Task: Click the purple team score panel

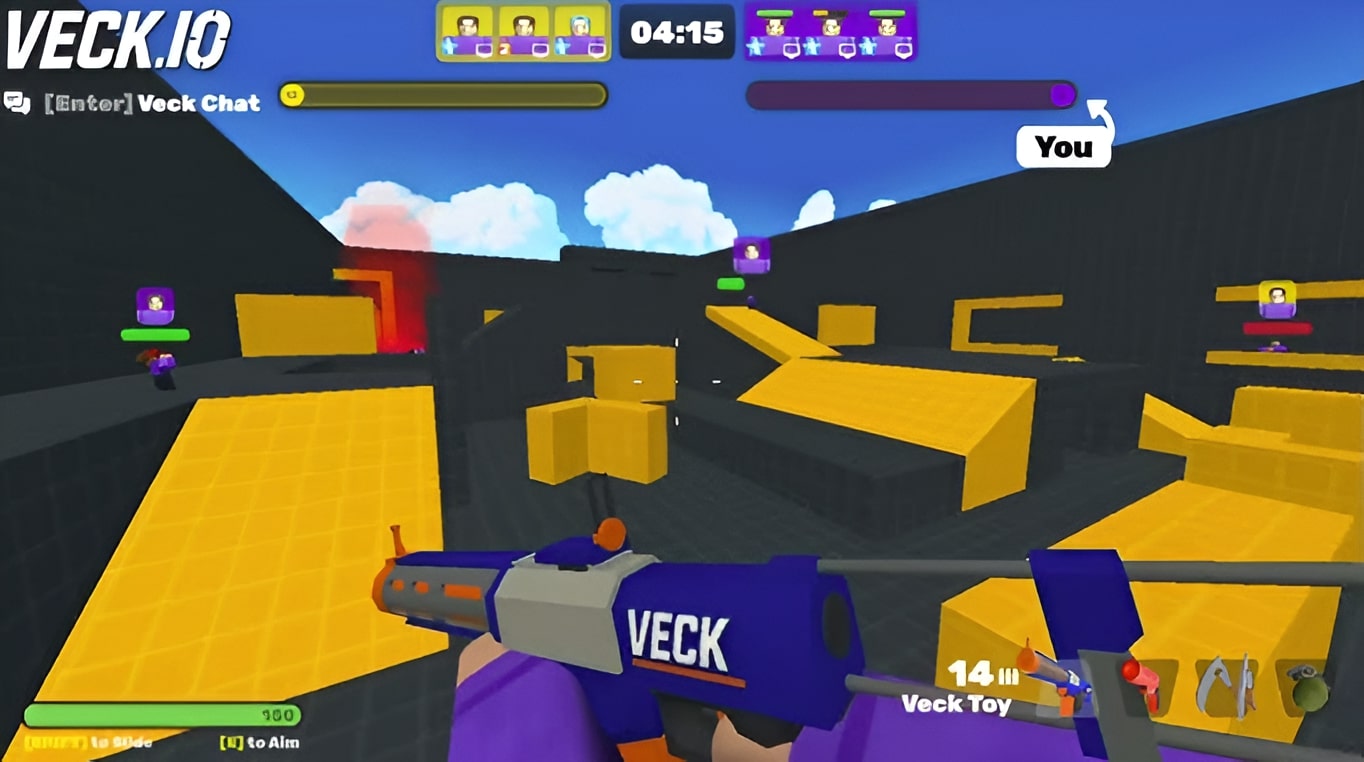Action: 829,30
